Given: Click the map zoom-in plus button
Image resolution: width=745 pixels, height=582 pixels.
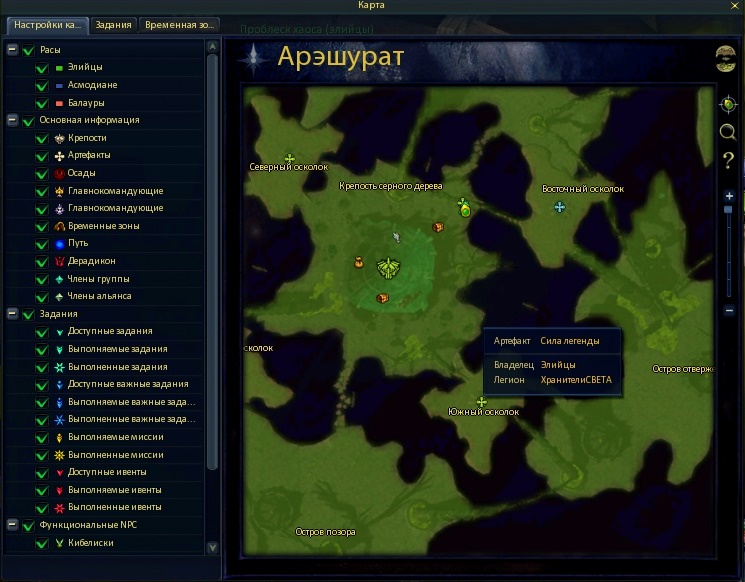Looking at the screenshot, I should [x=729, y=196].
